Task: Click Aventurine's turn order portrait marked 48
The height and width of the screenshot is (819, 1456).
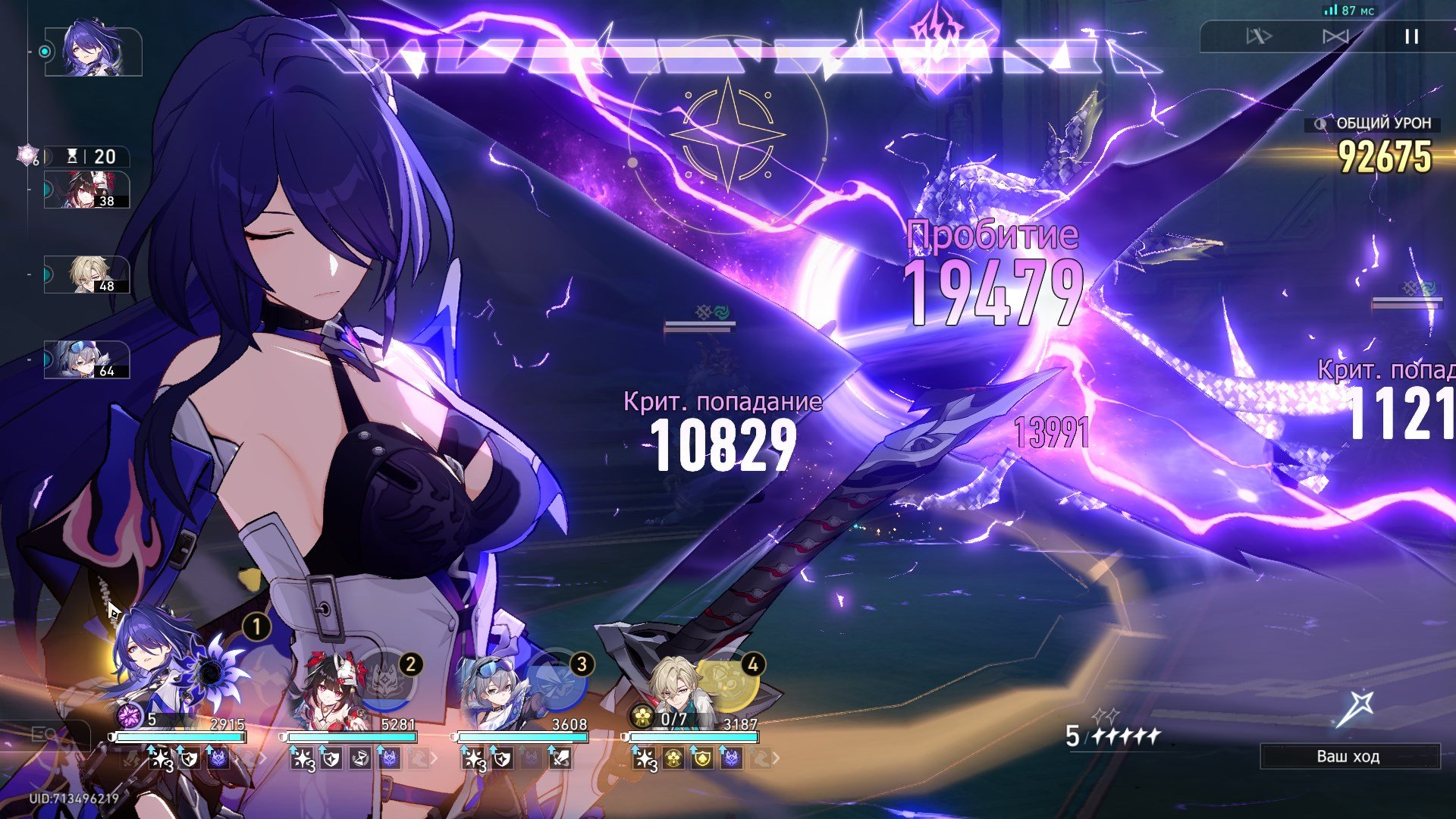Action: pos(87,275)
